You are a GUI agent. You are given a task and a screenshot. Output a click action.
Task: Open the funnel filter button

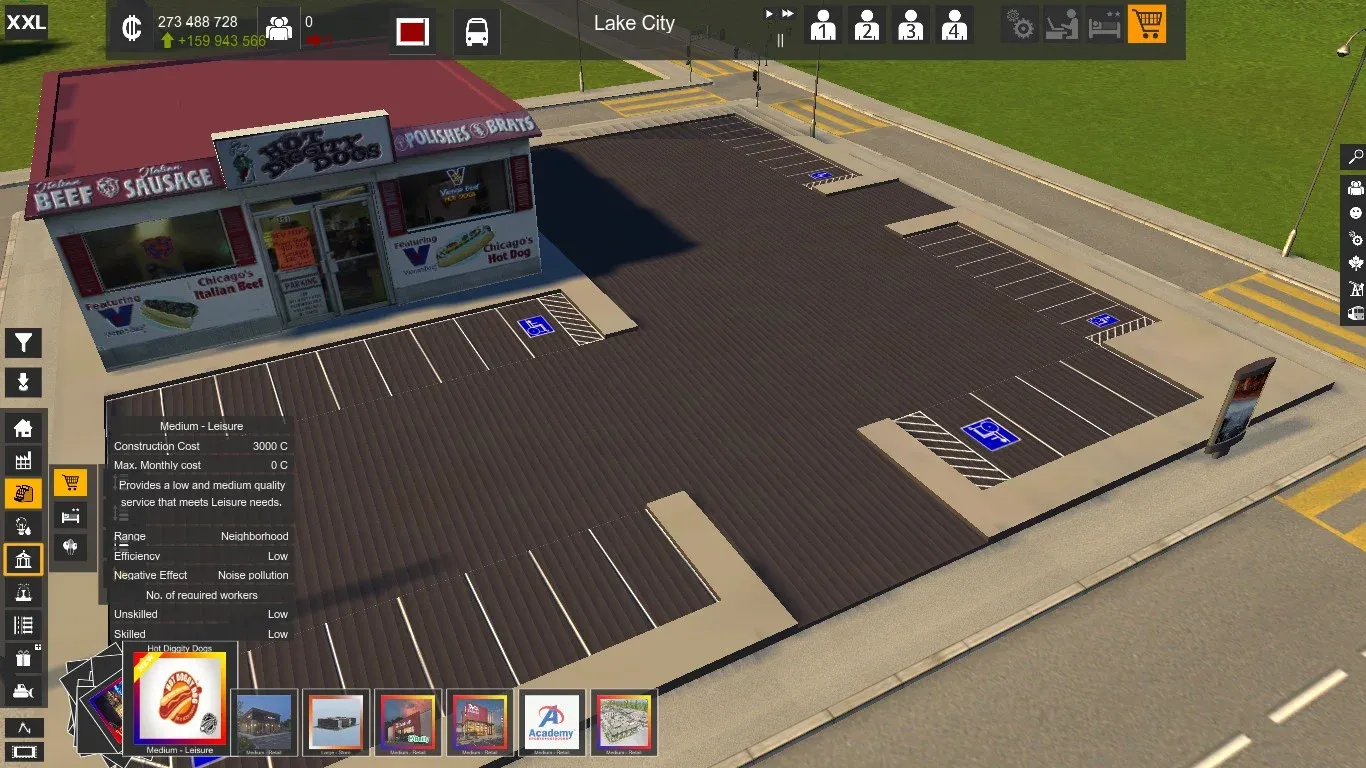[23, 344]
